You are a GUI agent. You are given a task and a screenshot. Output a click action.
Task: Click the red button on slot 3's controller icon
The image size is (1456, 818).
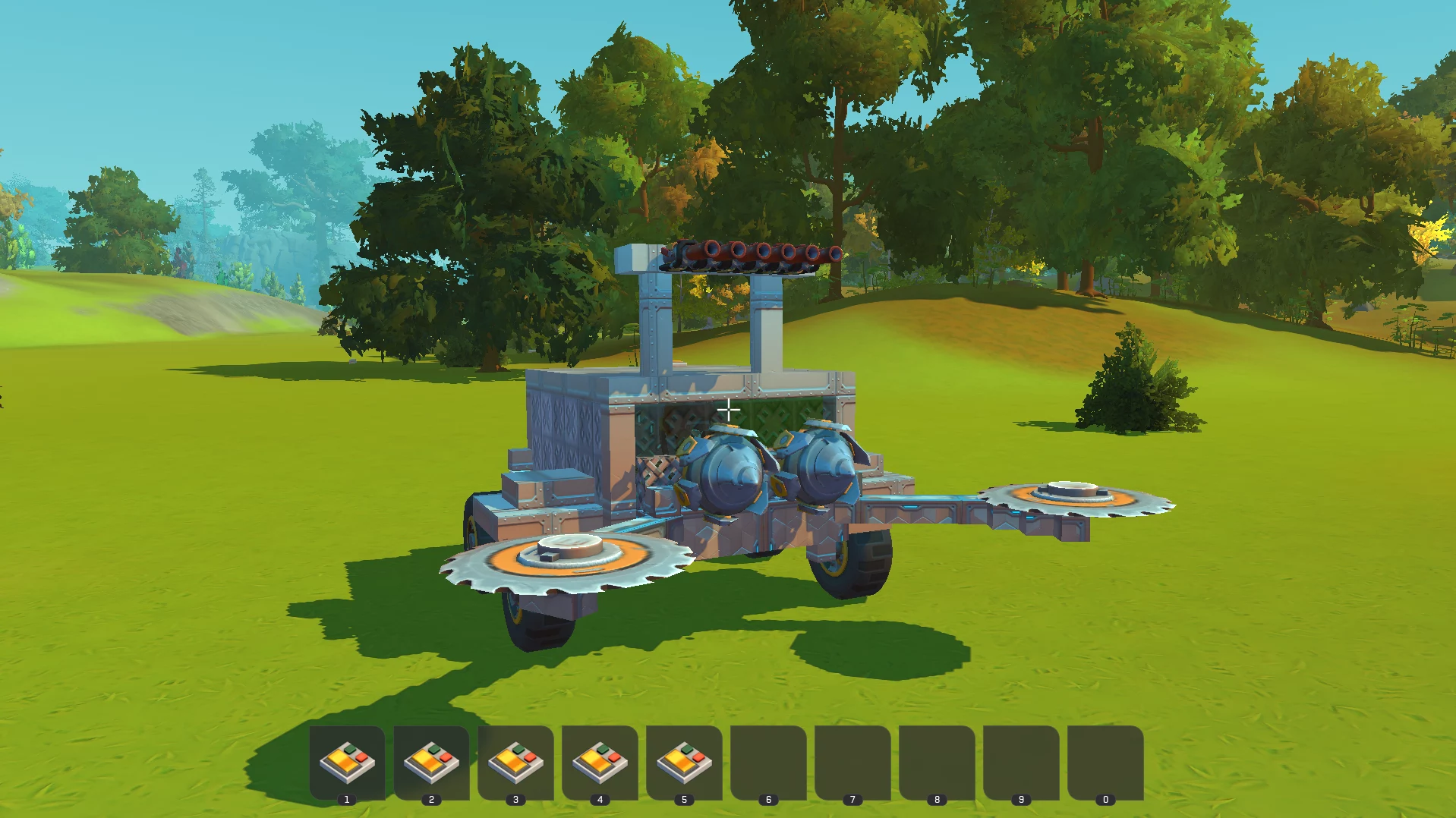[530, 757]
